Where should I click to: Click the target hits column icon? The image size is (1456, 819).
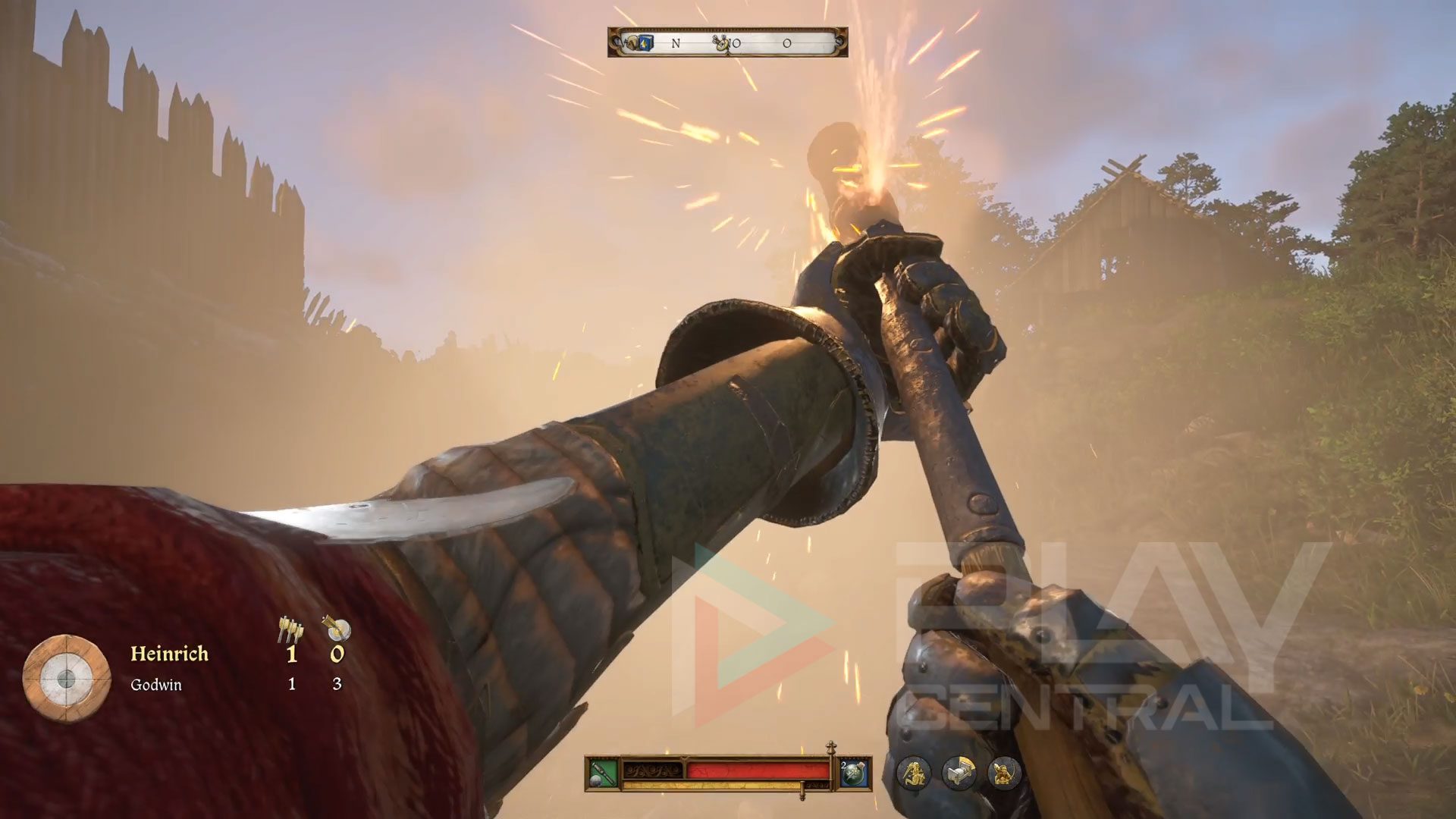(x=336, y=628)
